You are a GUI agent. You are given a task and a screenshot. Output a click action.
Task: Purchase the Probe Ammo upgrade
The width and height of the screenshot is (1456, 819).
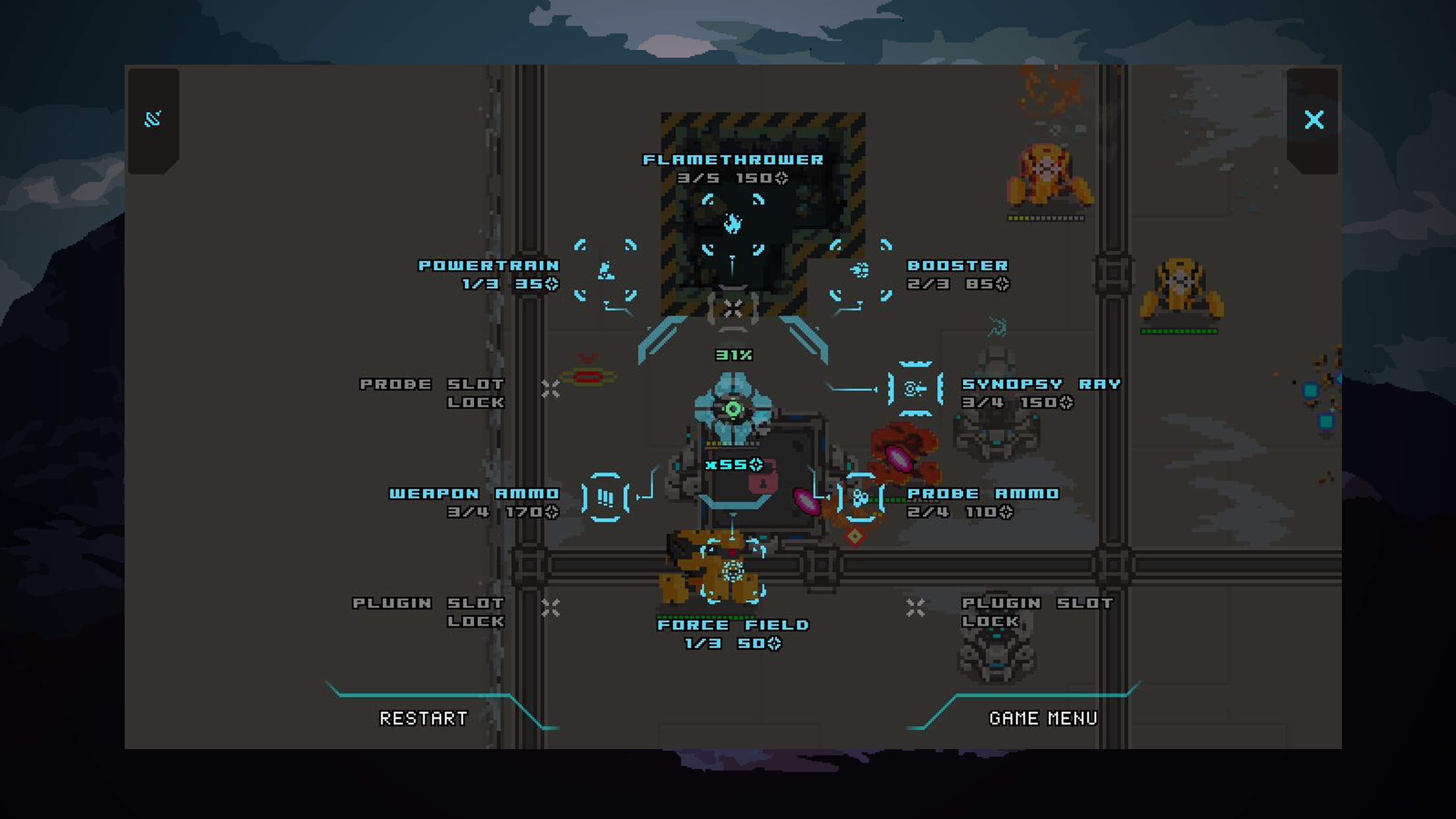[x=861, y=498]
